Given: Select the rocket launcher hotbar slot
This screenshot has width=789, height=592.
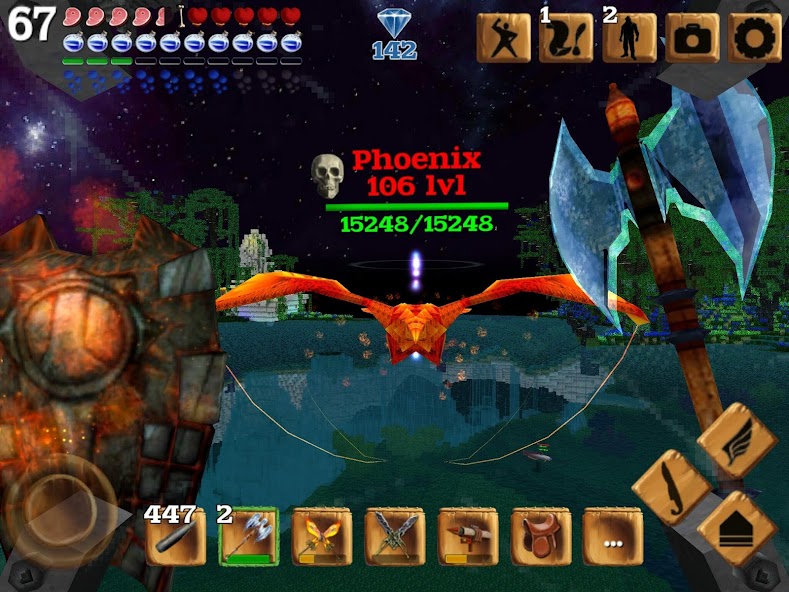Looking at the screenshot, I should pos(467,538).
